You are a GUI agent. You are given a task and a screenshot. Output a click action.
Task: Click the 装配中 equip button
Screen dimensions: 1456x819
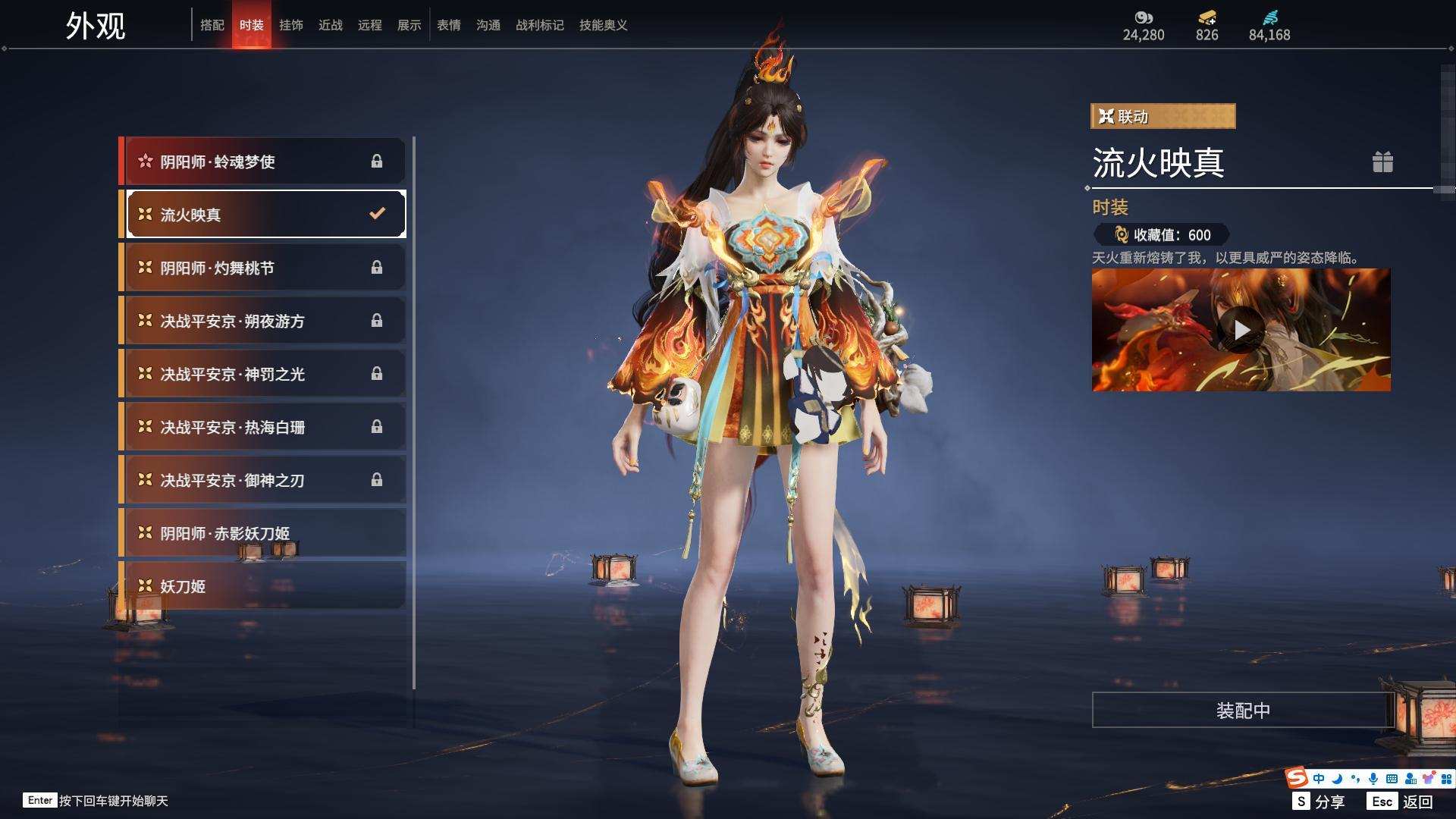coord(1242,711)
